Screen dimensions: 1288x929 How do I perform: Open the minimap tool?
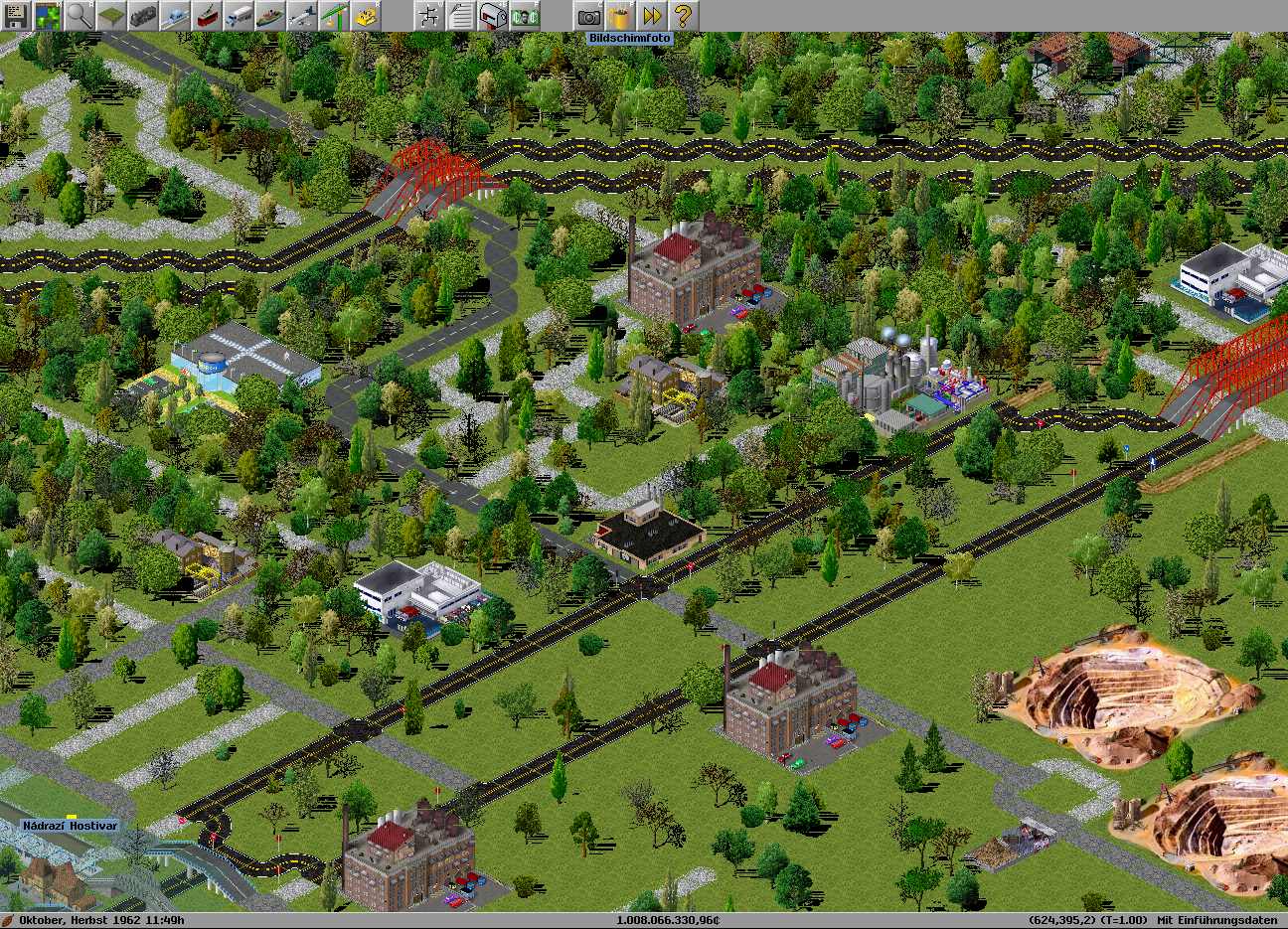(x=48, y=16)
